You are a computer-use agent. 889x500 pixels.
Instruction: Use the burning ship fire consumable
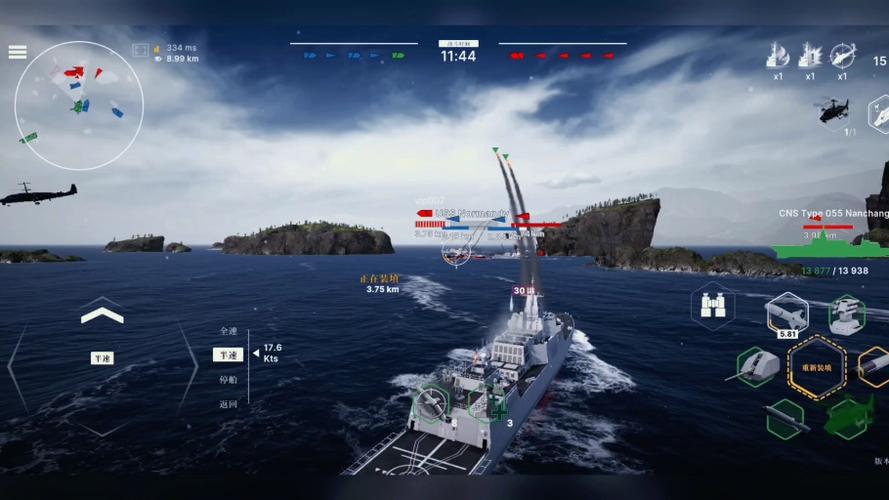pos(777,56)
